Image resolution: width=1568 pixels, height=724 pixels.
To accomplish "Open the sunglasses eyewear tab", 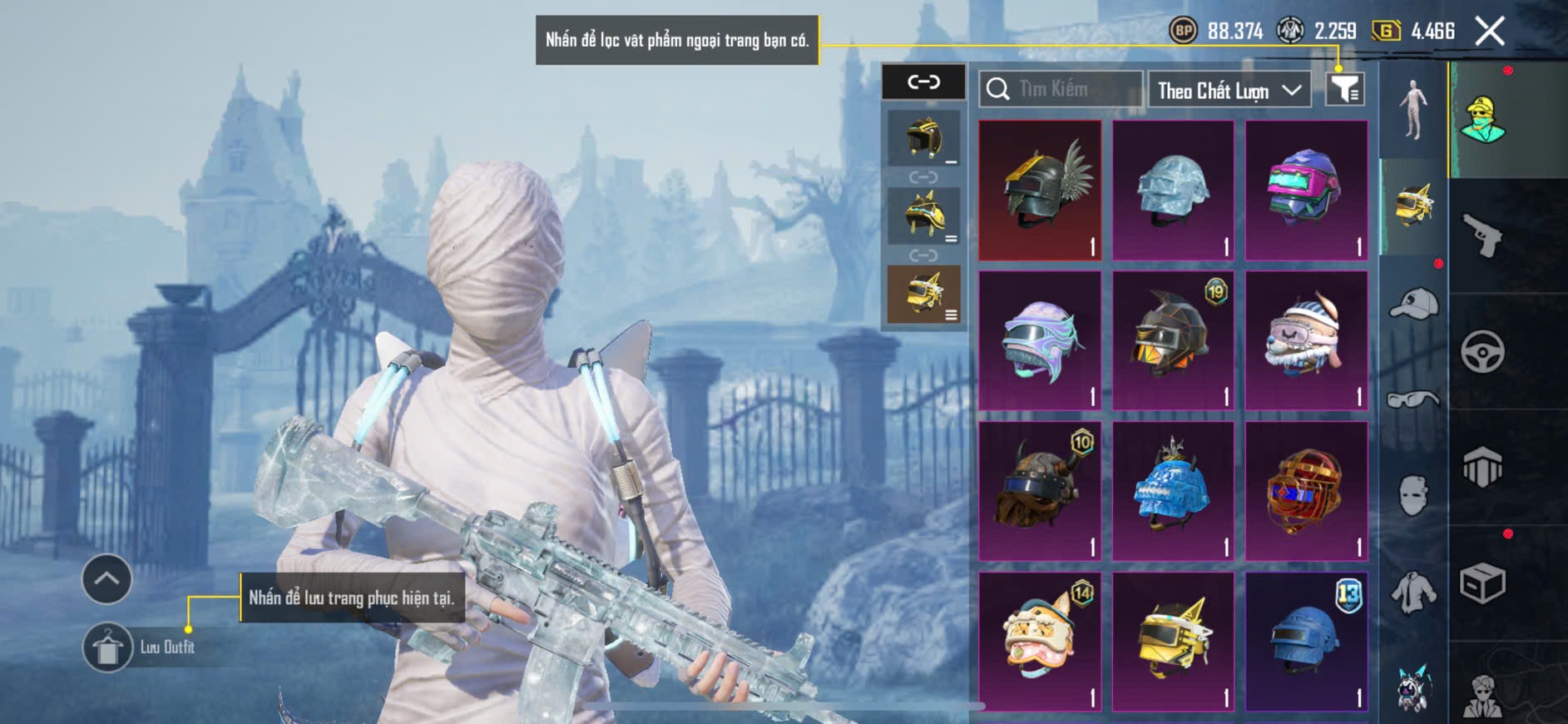I will click(x=1413, y=399).
